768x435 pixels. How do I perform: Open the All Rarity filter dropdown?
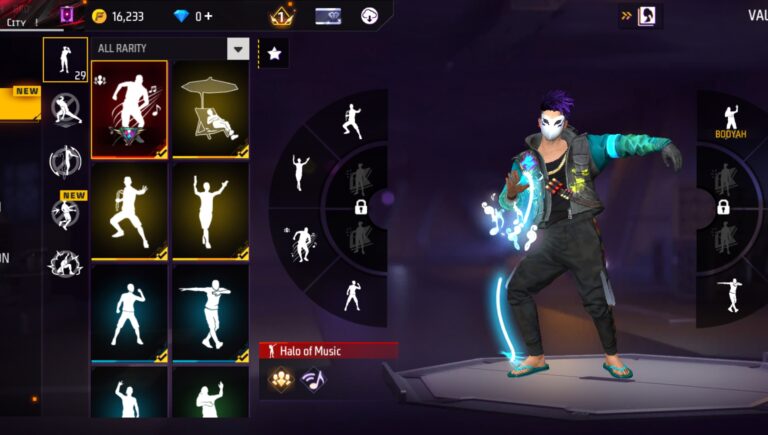pos(237,49)
